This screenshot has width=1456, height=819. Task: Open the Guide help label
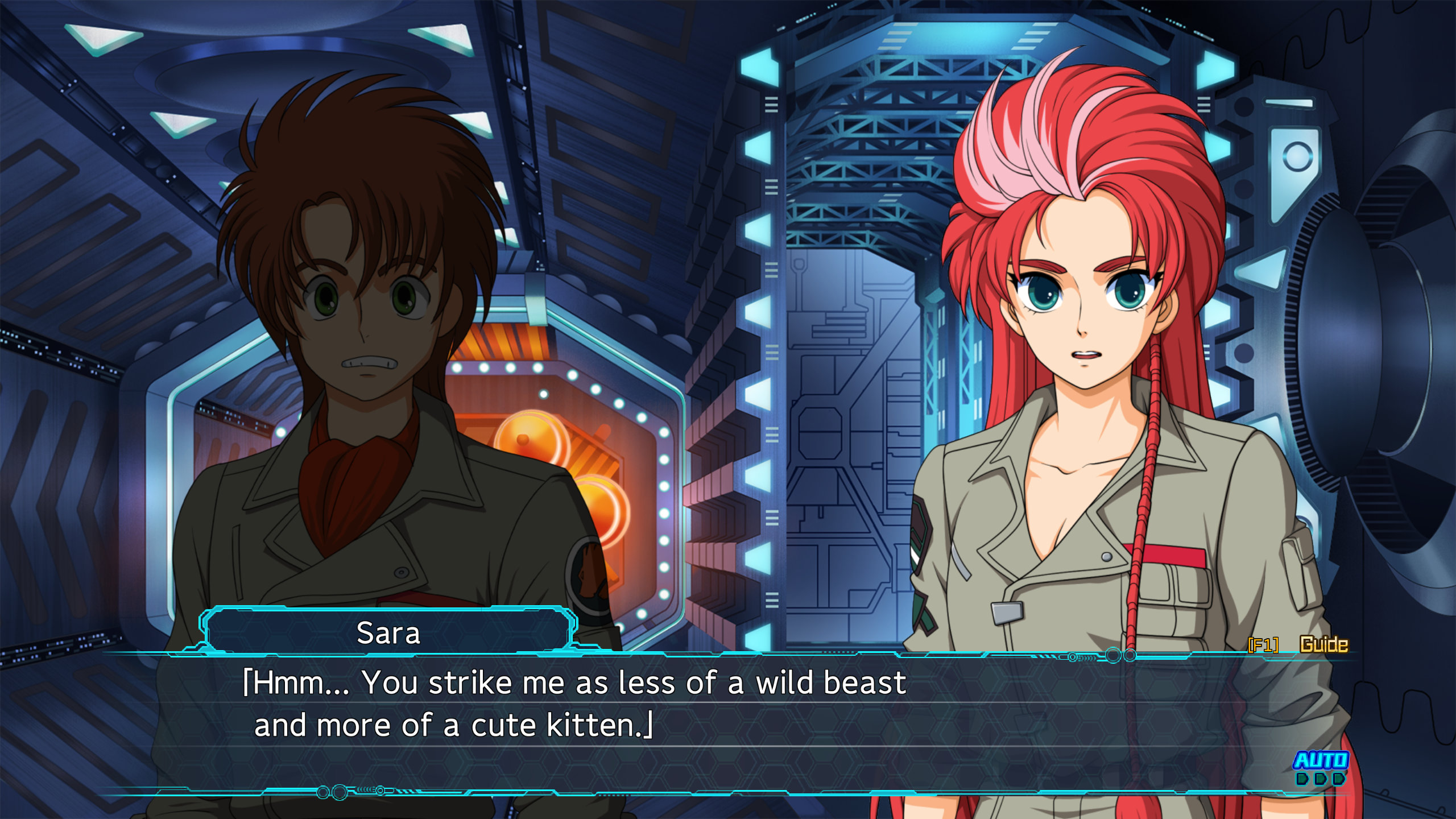(1323, 644)
